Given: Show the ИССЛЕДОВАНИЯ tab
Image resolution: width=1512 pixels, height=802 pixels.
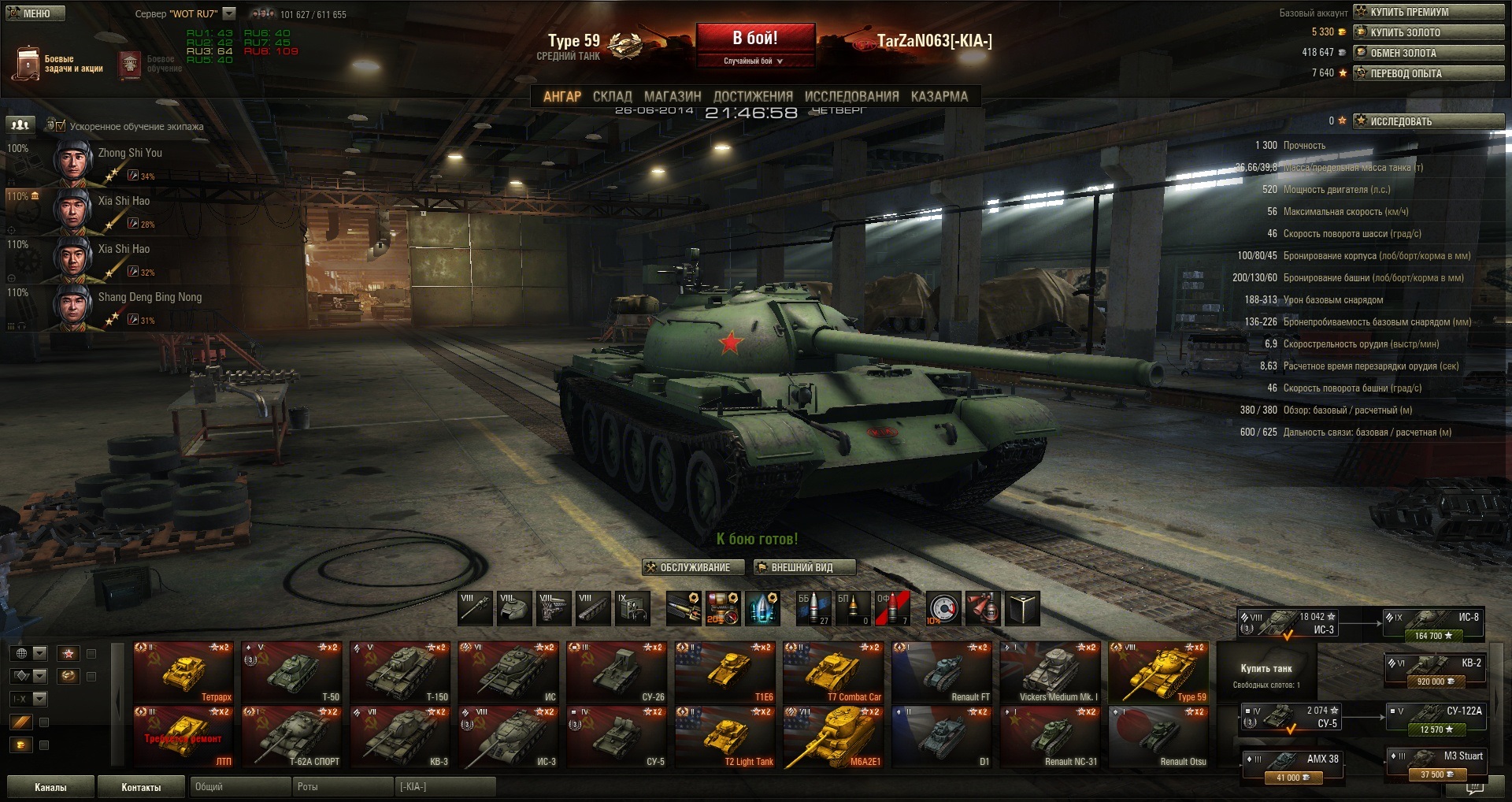Looking at the screenshot, I should [x=851, y=96].
